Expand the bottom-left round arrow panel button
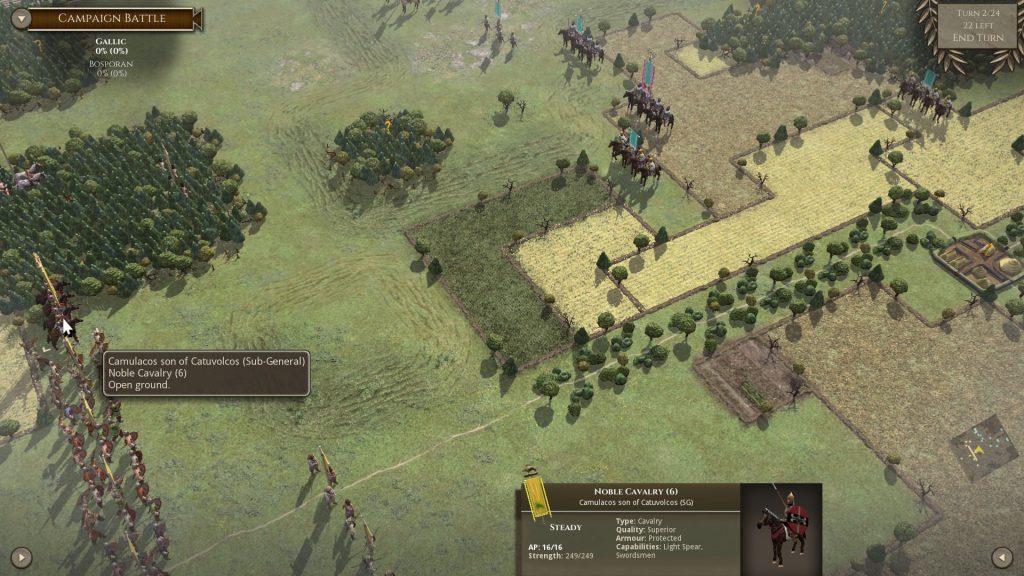 20,556
